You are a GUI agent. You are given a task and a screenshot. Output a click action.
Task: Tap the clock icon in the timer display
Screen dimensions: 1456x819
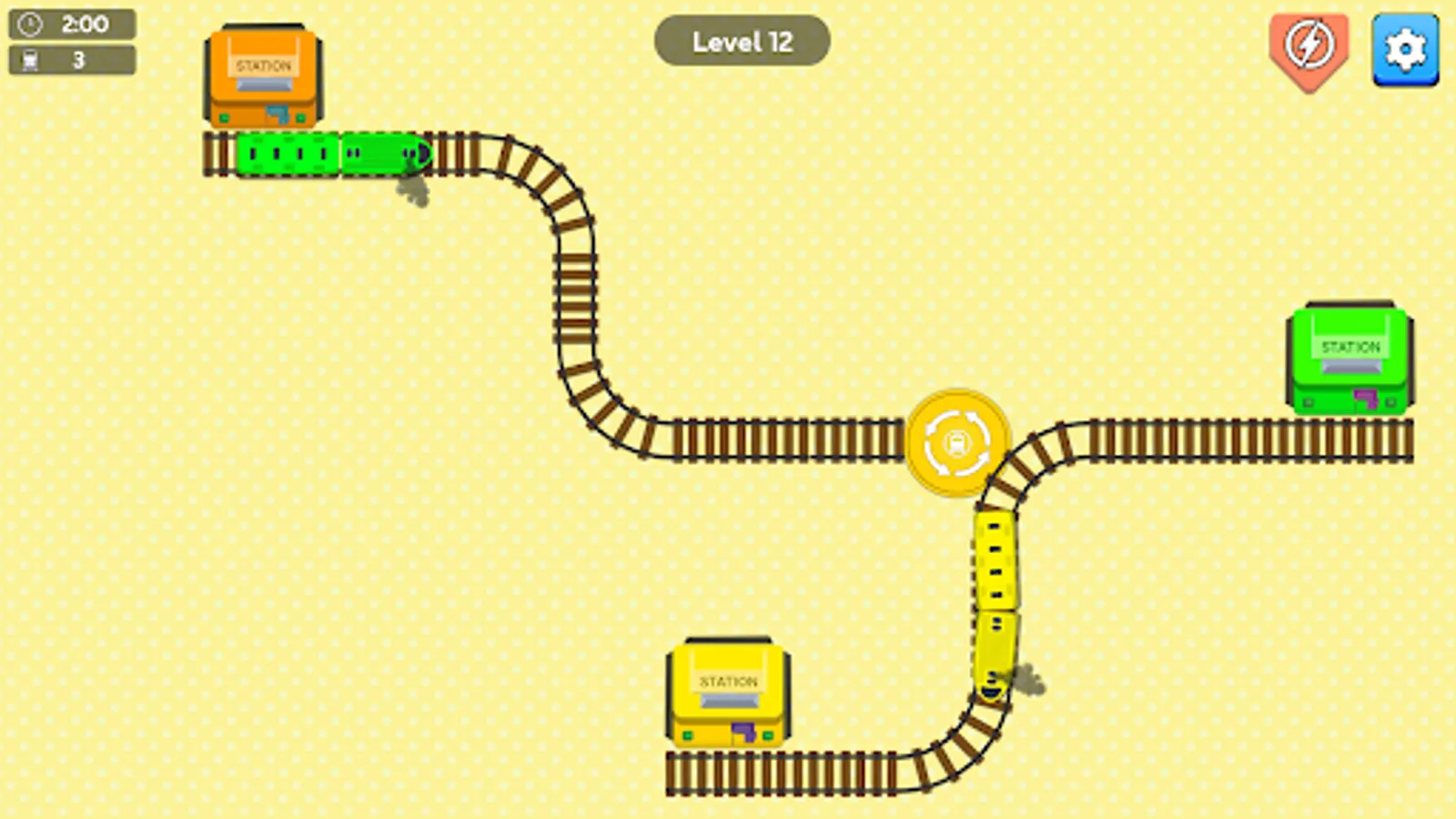(28, 24)
